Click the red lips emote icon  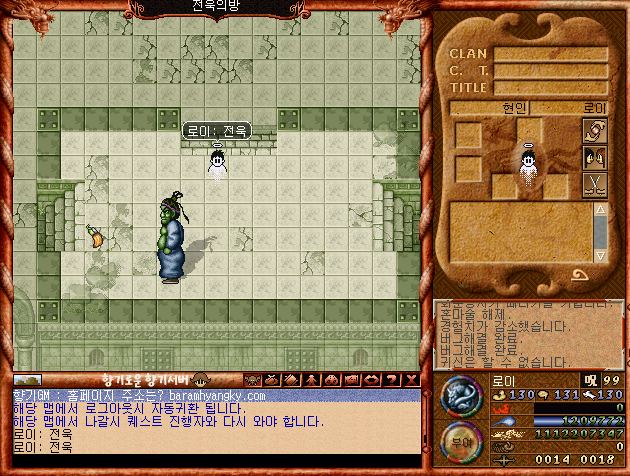[x=371, y=380]
